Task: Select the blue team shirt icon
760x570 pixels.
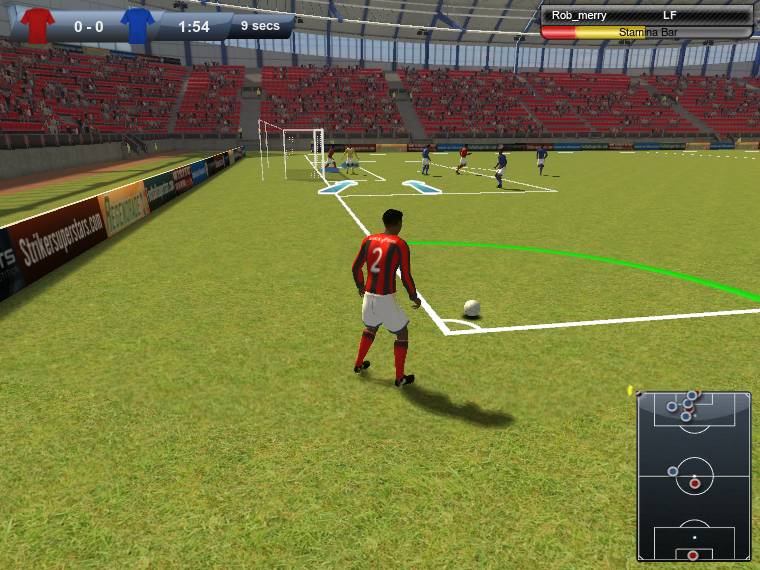Action: (137, 25)
